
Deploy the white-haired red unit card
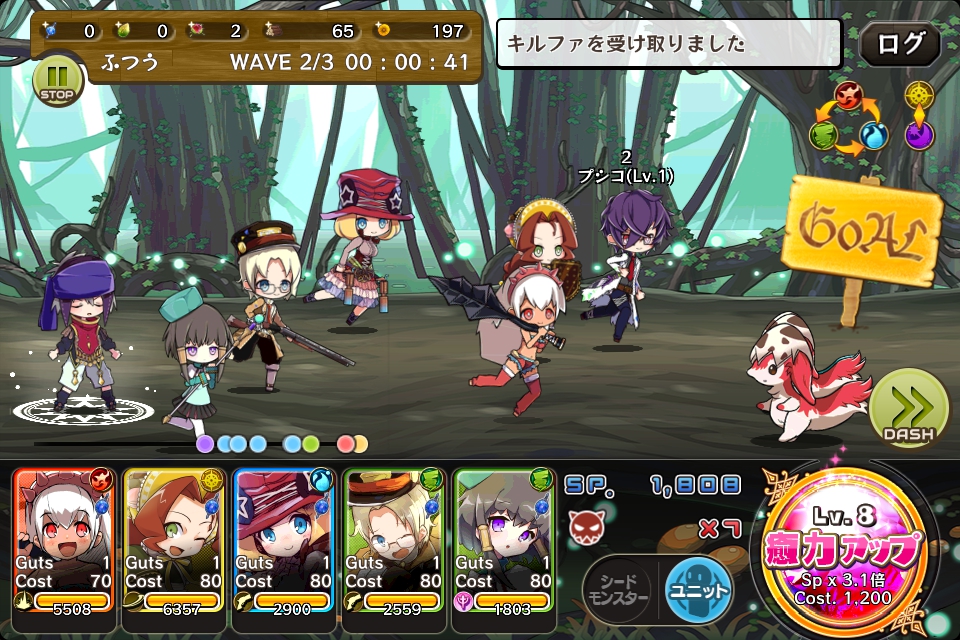tap(62, 540)
